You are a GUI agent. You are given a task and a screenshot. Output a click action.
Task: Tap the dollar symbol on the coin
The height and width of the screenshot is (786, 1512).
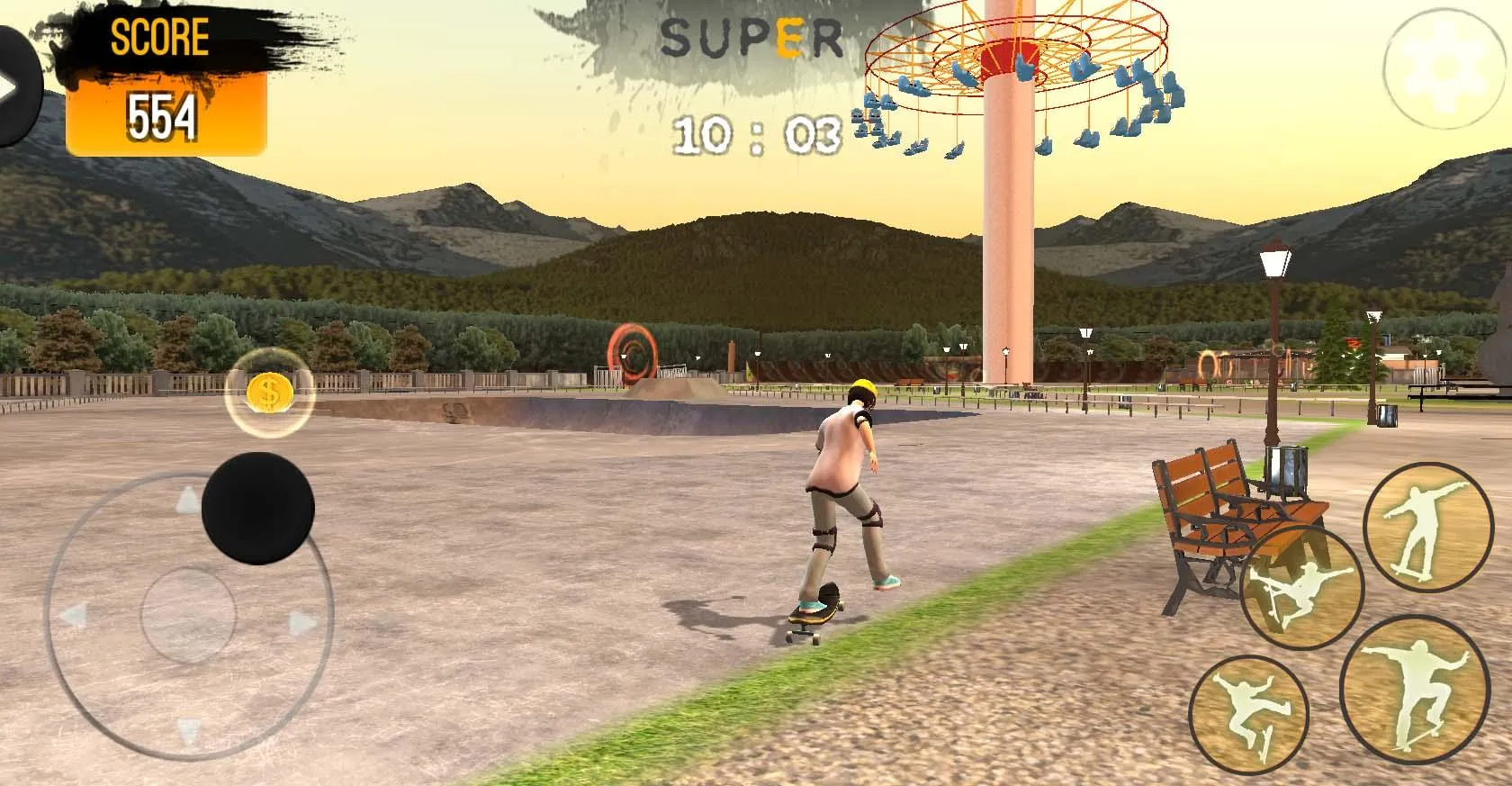click(x=266, y=393)
